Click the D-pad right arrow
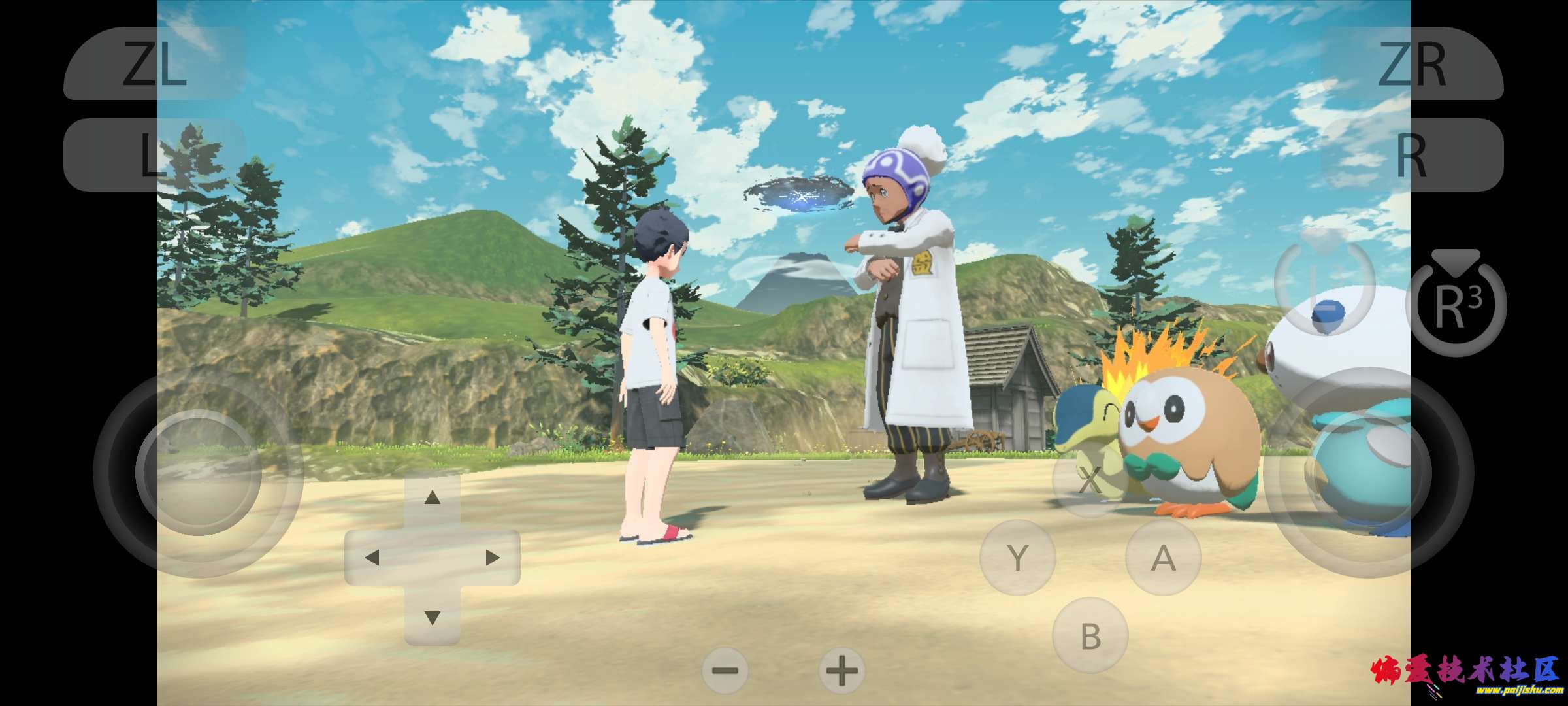The width and height of the screenshot is (1568, 706). (493, 558)
